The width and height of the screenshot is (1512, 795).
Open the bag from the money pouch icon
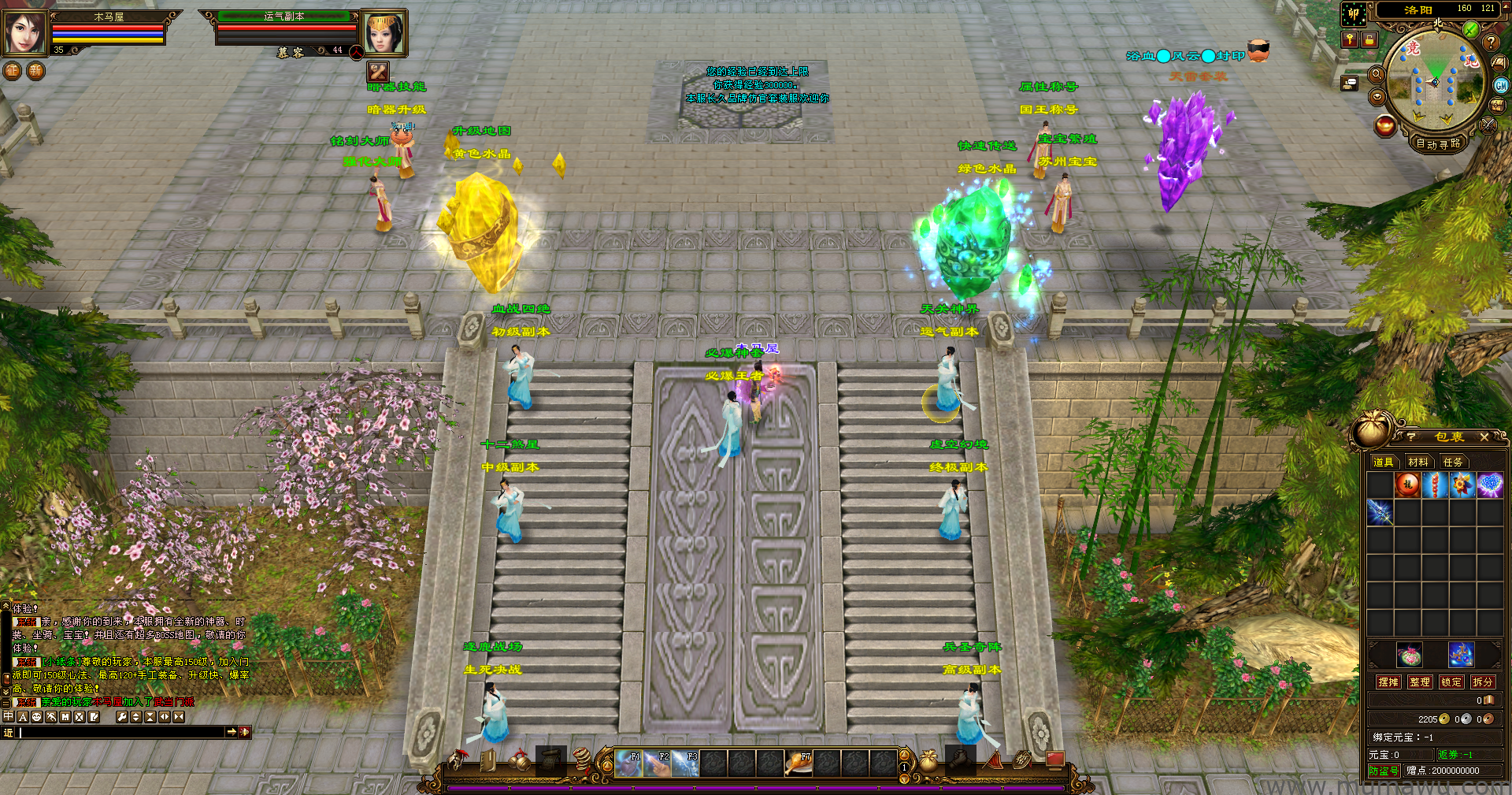(x=929, y=761)
